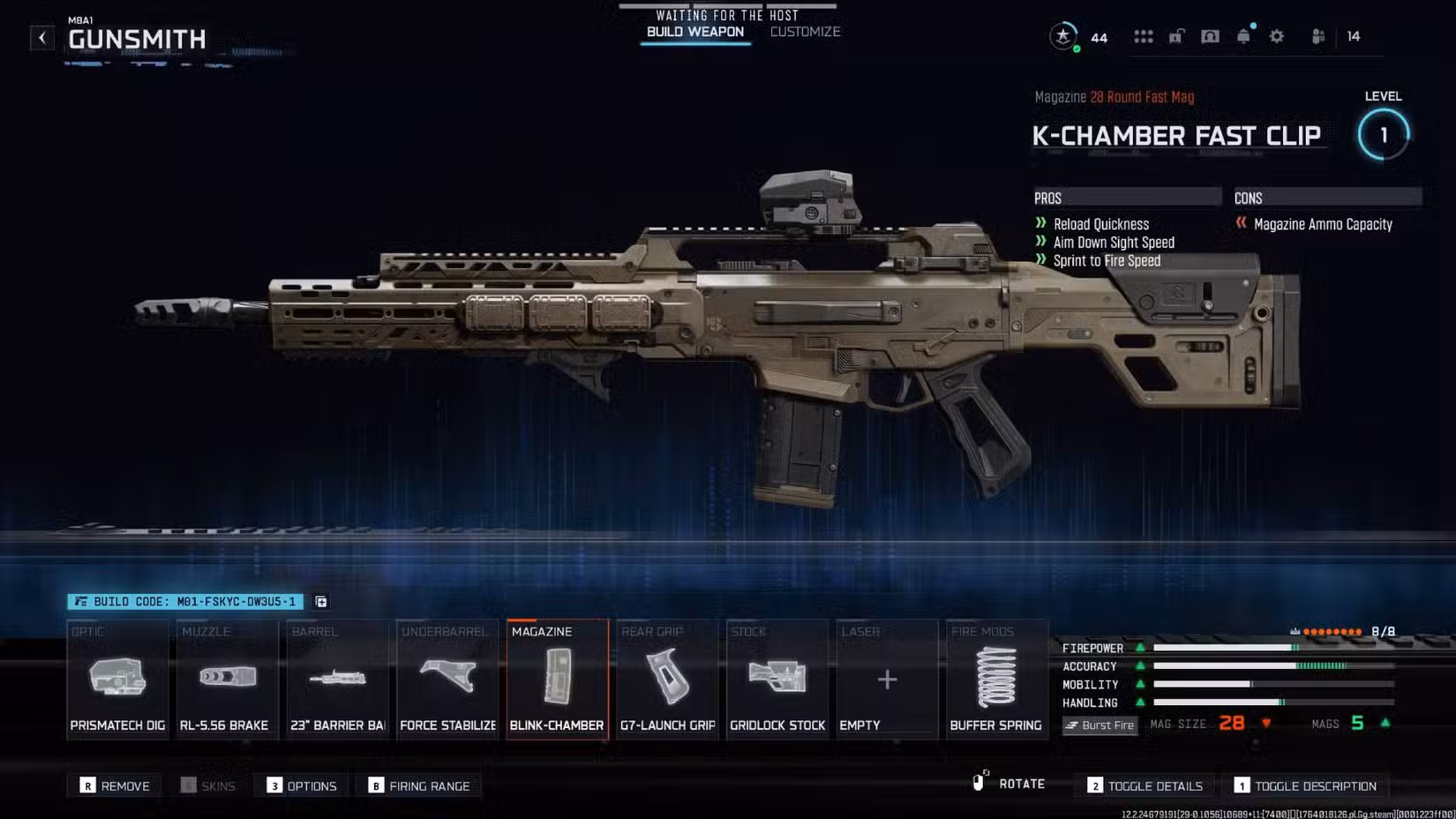Switch to the Customize tab
Screen dimensions: 1456x819
click(804, 31)
